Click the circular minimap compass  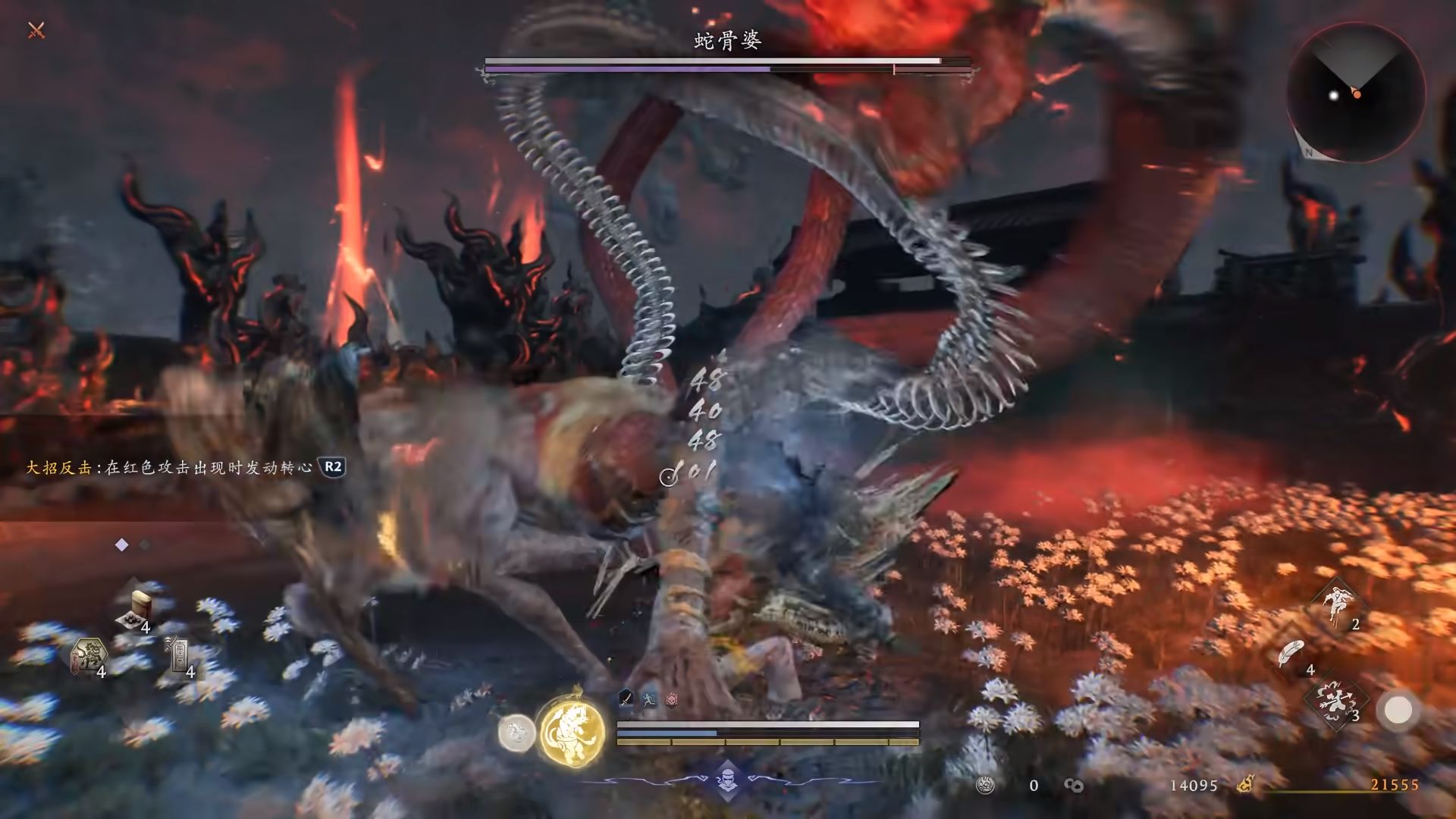point(1355,93)
